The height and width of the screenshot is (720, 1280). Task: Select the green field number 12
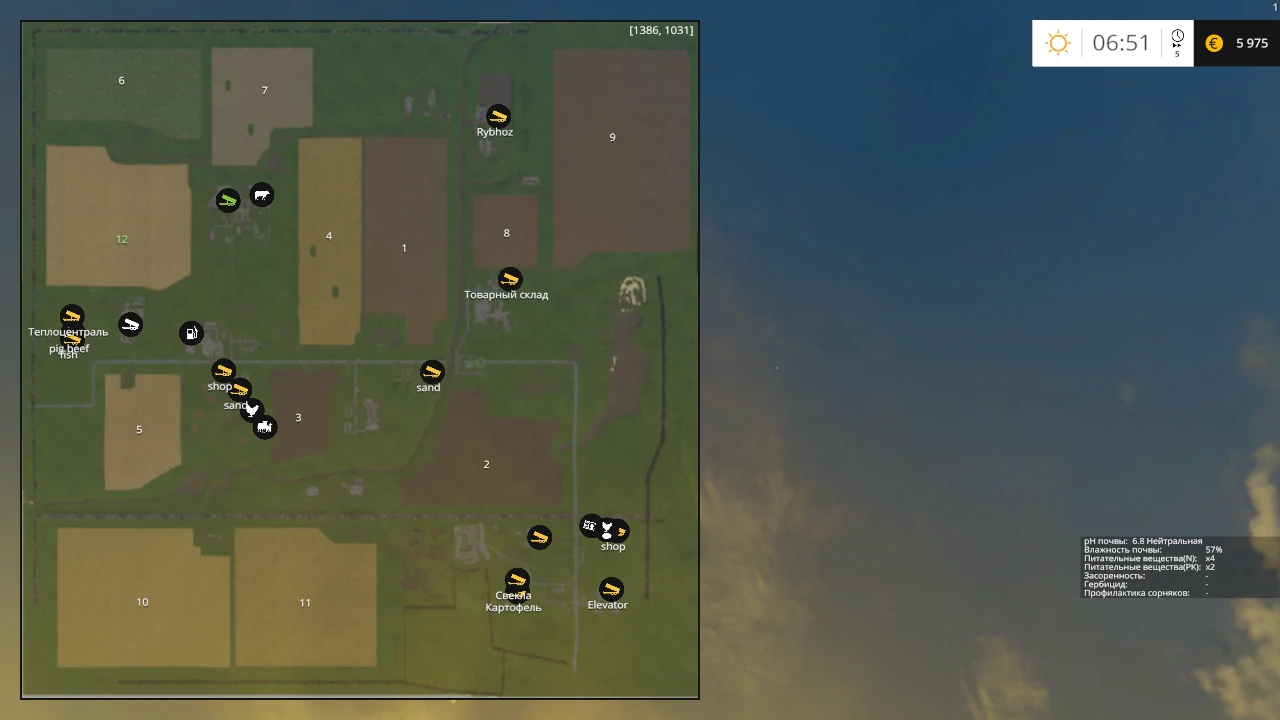point(121,239)
